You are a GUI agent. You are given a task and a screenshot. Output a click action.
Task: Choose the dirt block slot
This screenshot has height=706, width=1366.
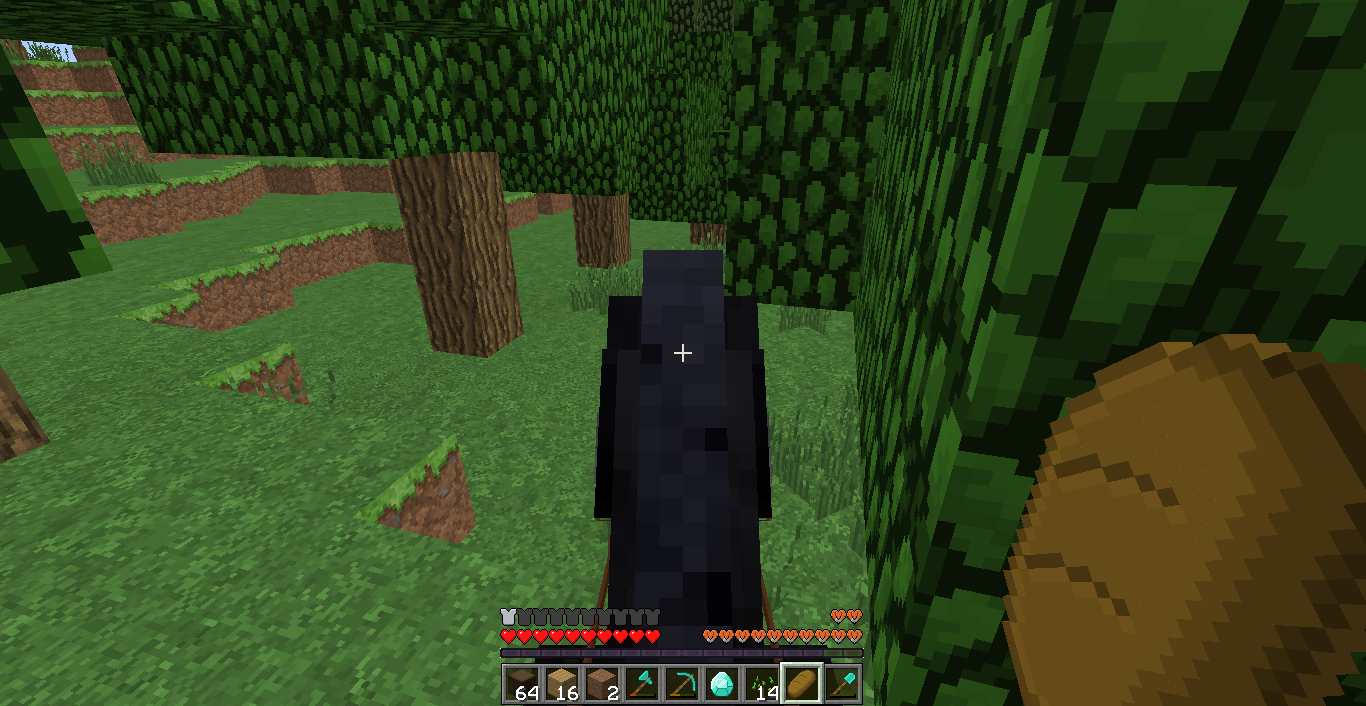(x=601, y=684)
